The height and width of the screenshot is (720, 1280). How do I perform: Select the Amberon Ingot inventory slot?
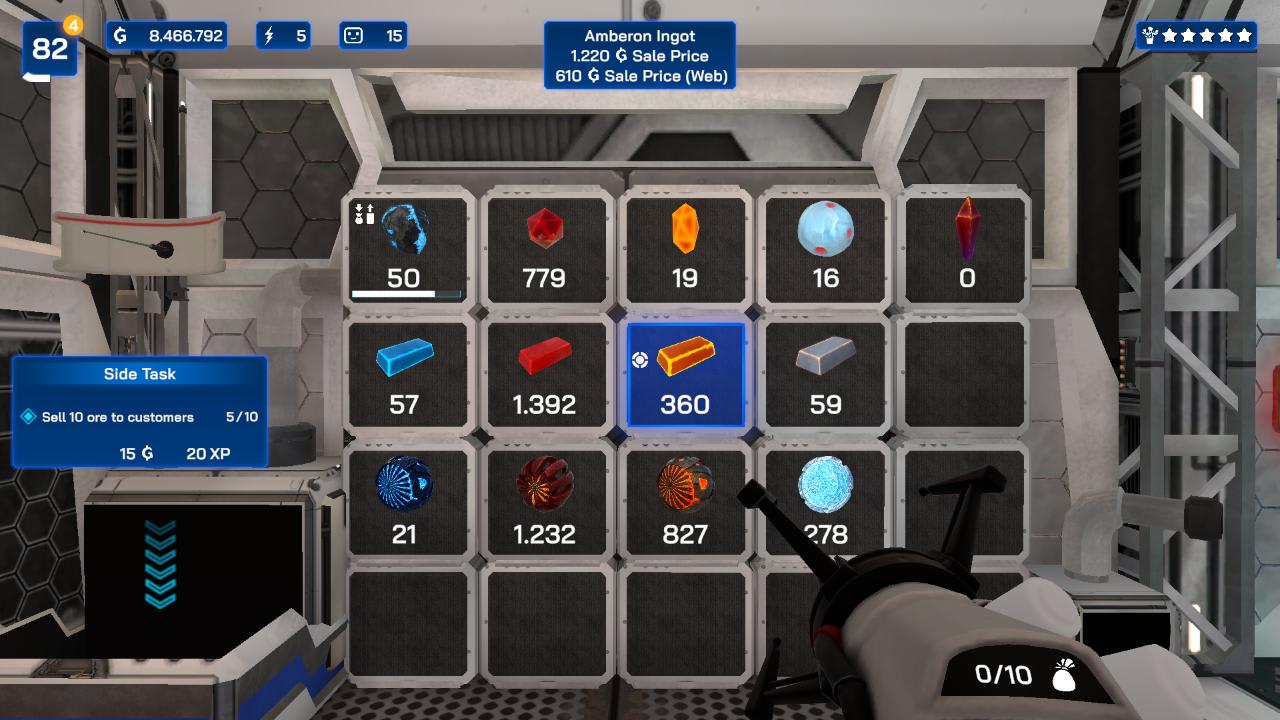coord(685,375)
